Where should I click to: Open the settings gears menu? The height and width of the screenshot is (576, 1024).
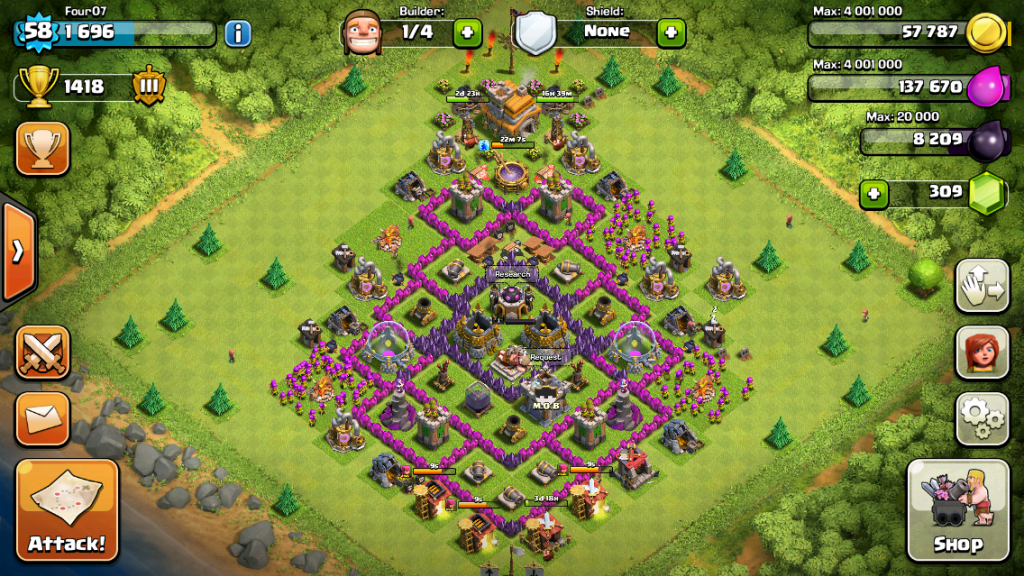pyautogui.click(x=981, y=419)
